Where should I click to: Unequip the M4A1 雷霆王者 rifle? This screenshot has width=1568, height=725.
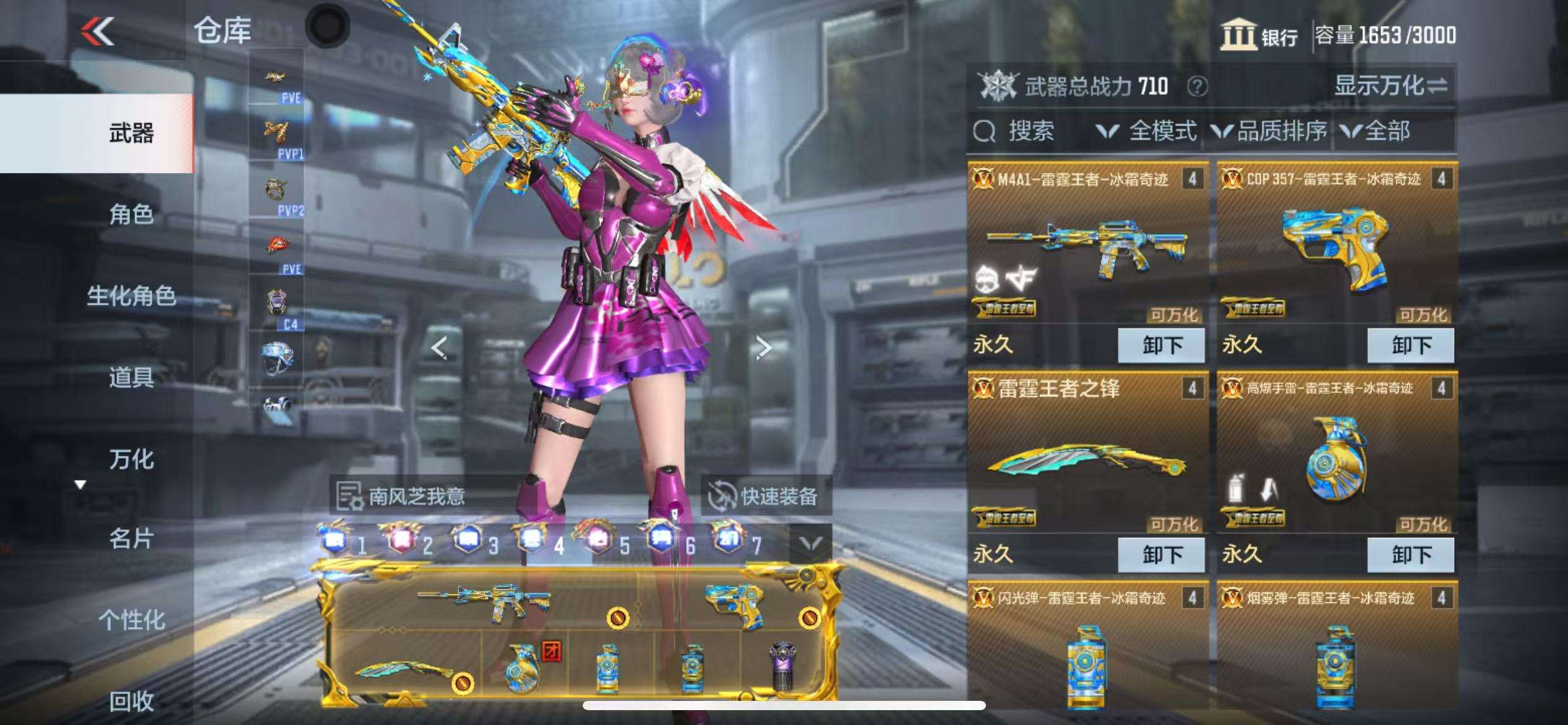click(1161, 345)
